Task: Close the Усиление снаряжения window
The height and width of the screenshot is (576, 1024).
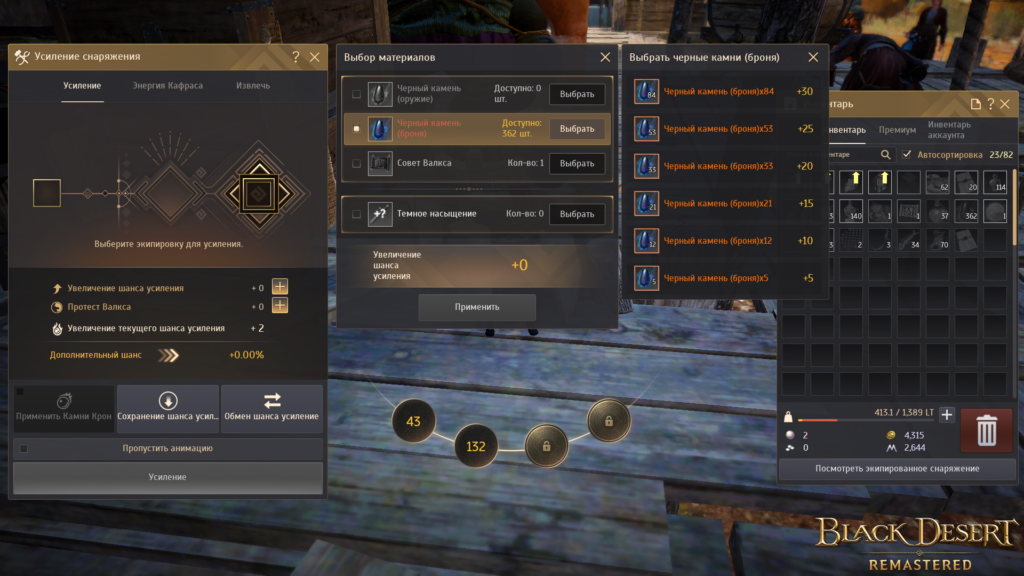Action: [315, 58]
